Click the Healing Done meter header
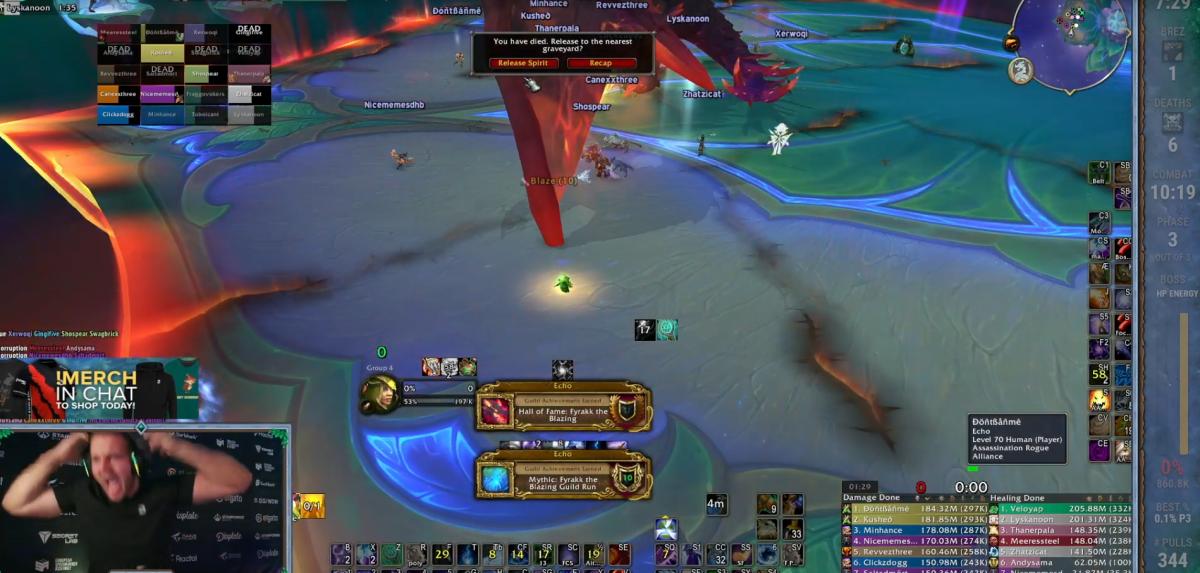Image resolution: width=1200 pixels, height=573 pixels. (x=1018, y=498)
